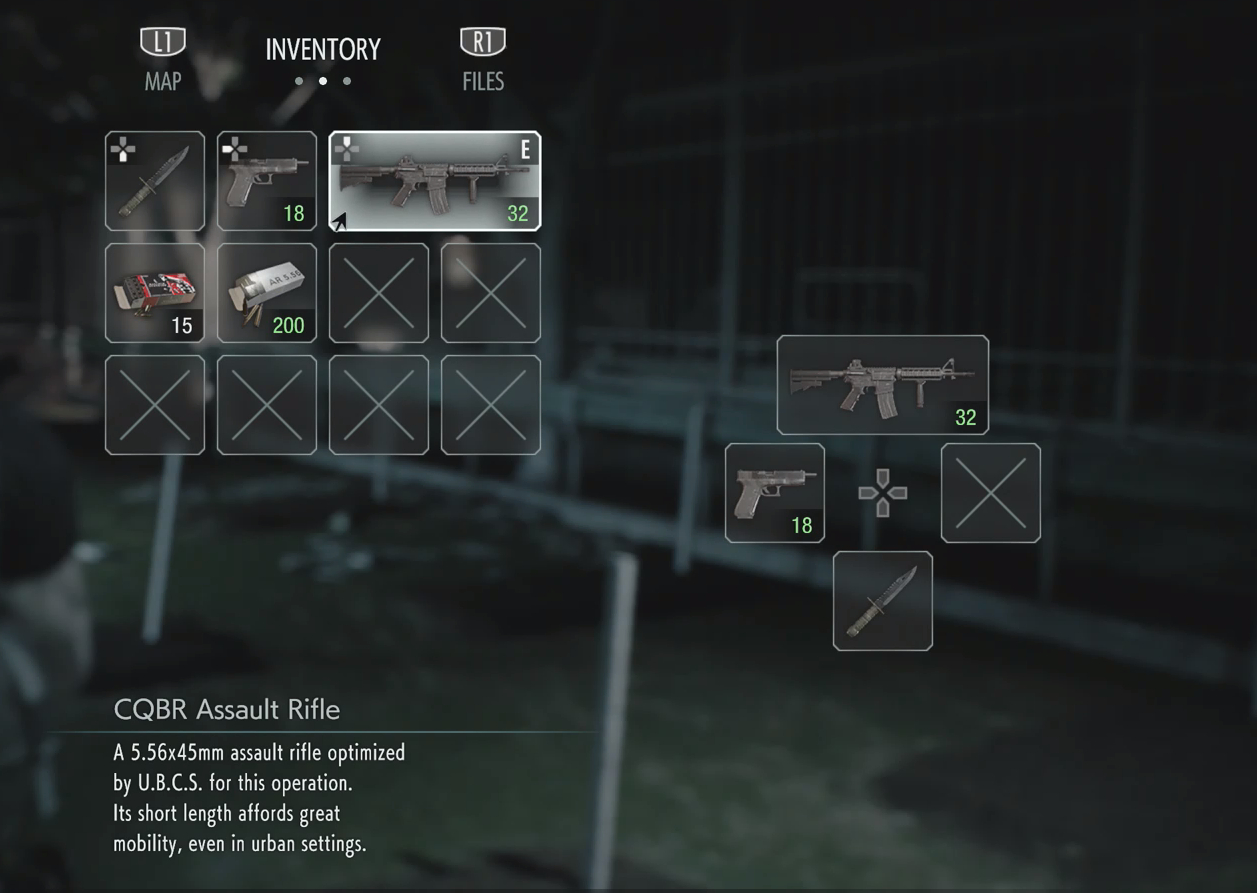This screenshot has width=1257, height=893.
Task: Click the empty shortcut slot
Action: click(x=991, y=493)
